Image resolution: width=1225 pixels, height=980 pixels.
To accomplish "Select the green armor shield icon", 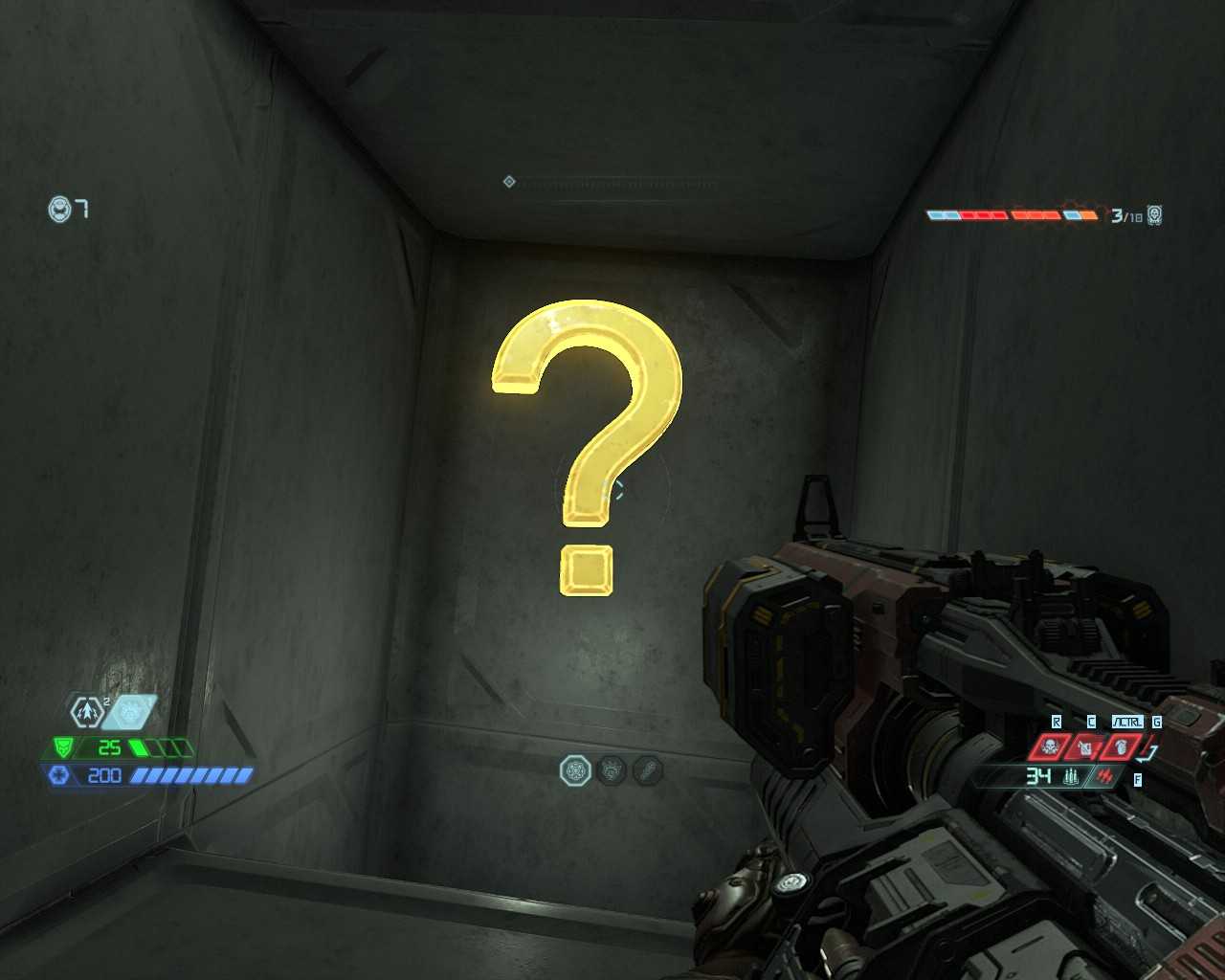I will point(63,747).
